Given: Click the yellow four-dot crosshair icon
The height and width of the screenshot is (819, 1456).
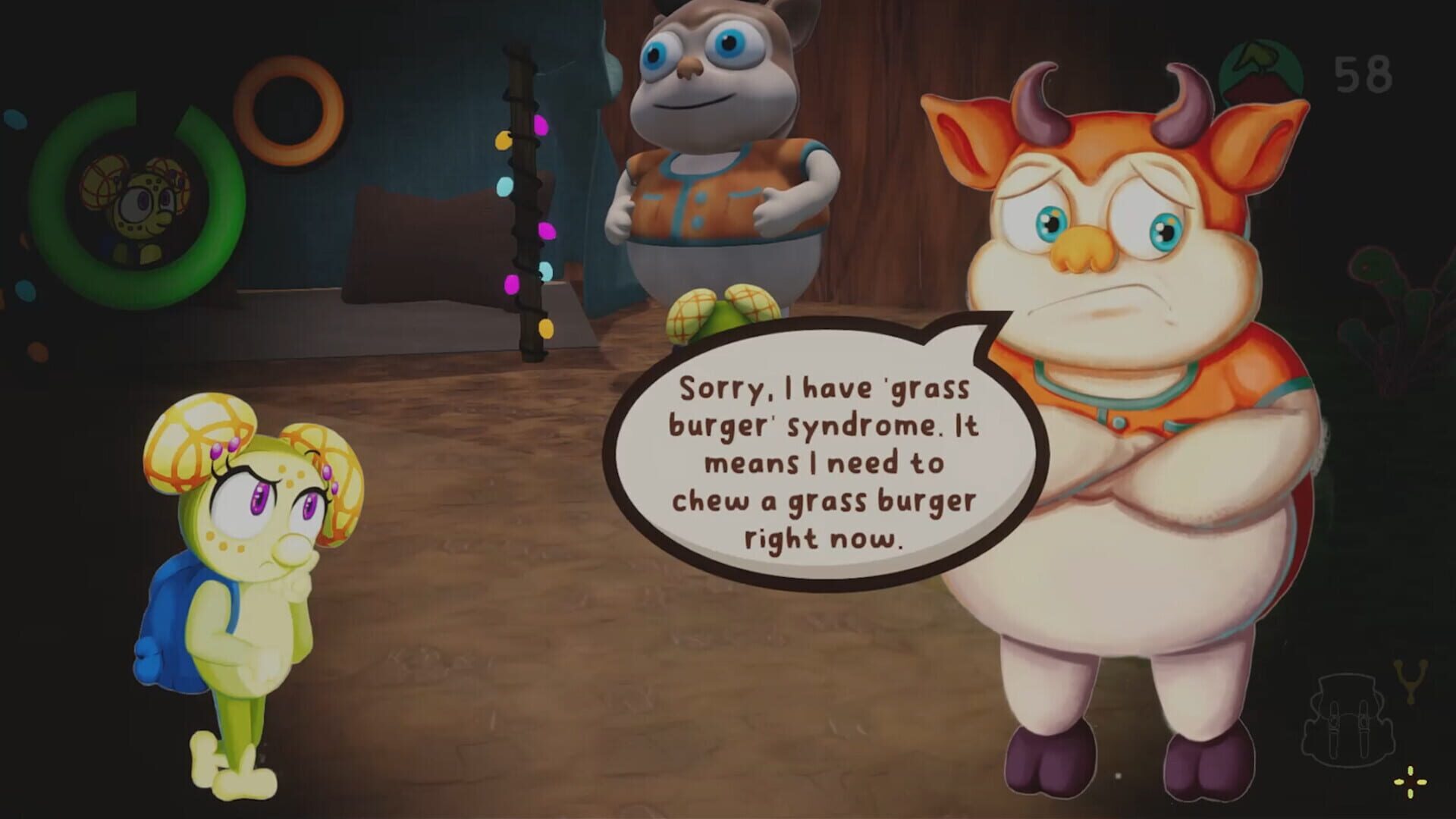Looking at the screenshot, I should click(1410, 782).
